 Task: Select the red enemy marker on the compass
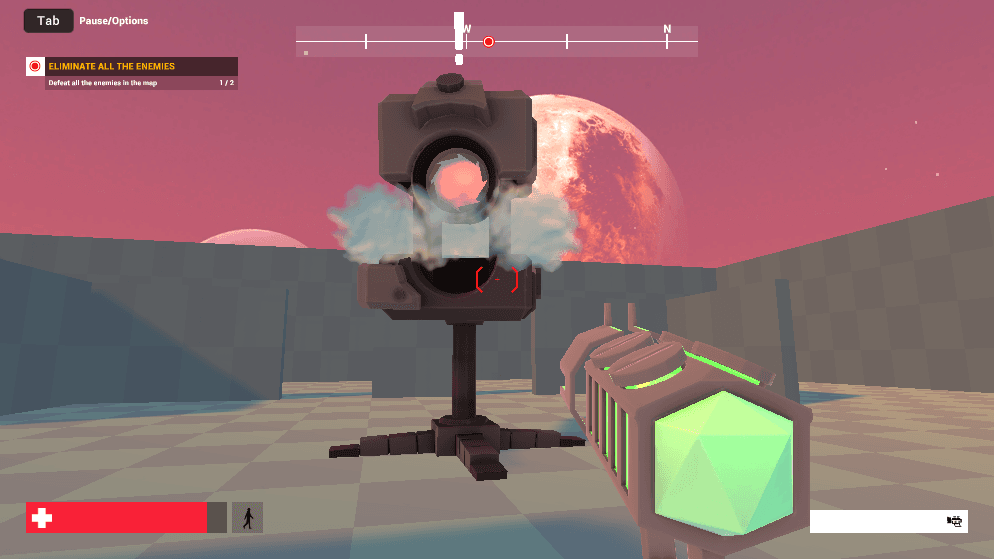pos(489,42)
